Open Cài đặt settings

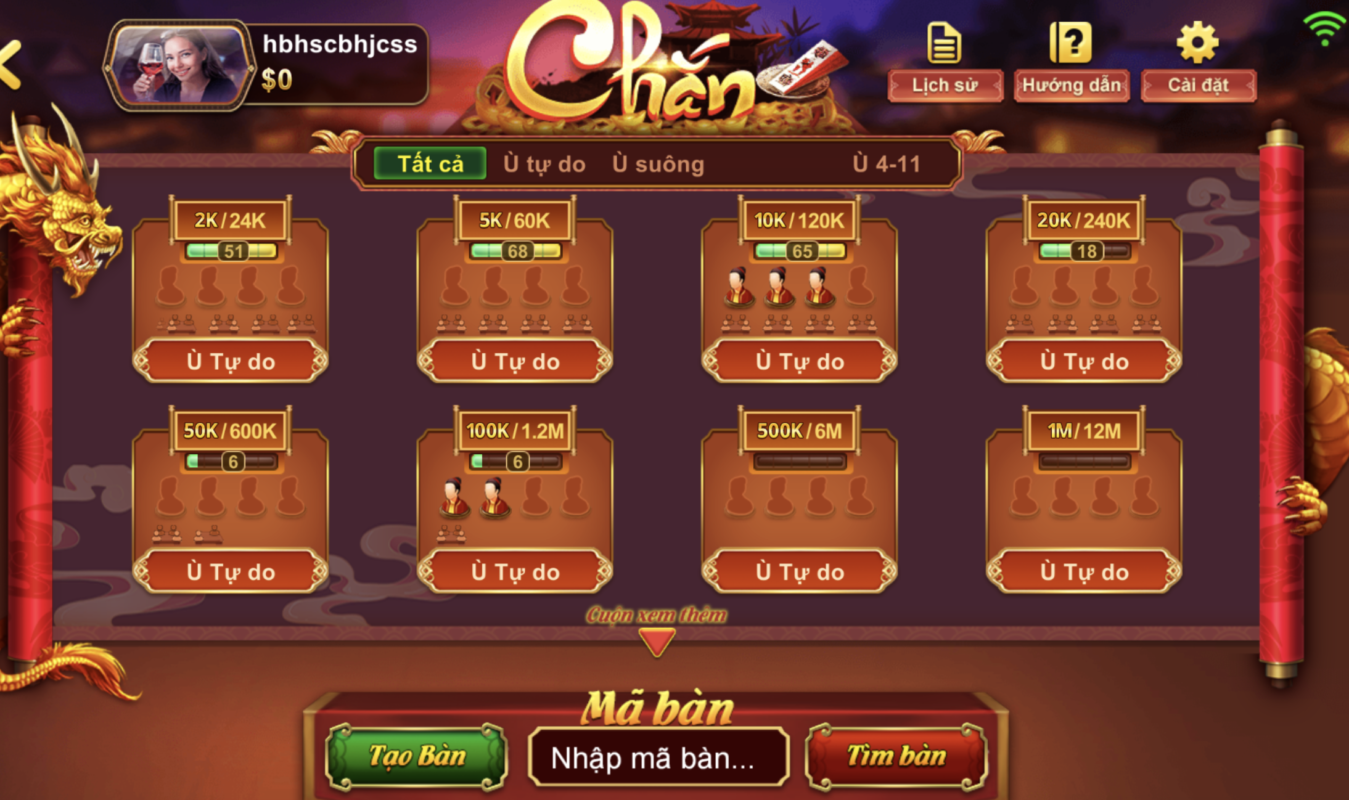pyautogui.click(x=1198, y=85)
